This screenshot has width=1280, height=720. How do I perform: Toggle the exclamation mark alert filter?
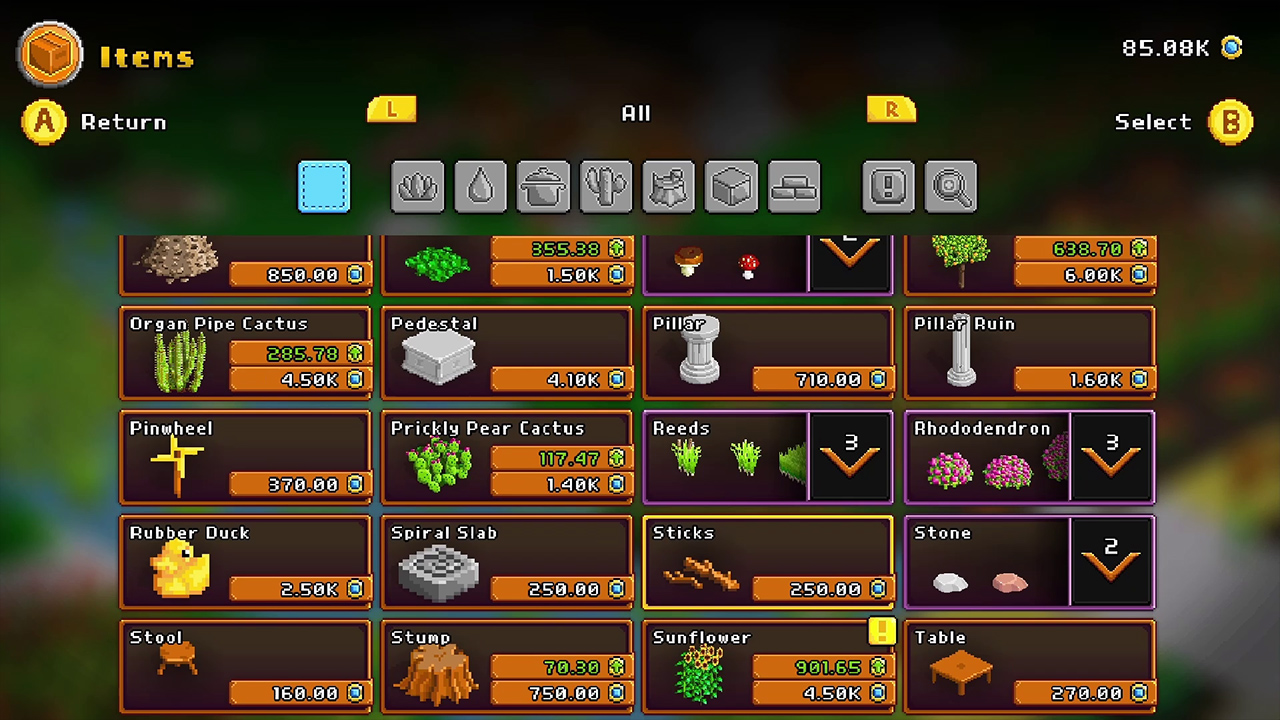pyautogui.click(x=888, y=187)
